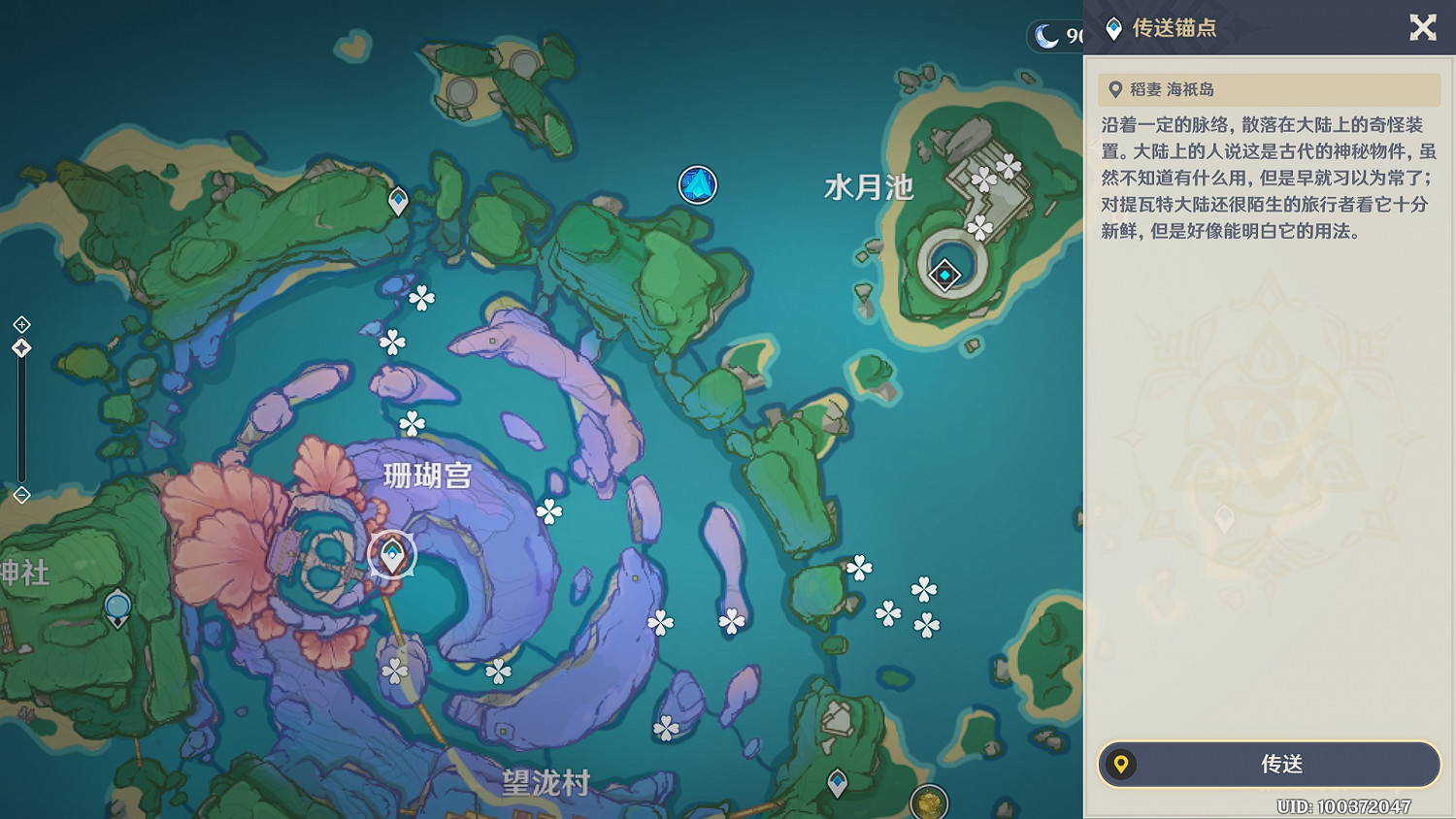Close the 传送锚点 panel
The height and width of the screenshot is (819, 1456).
pyautogui.click(x=1423, y=27)
